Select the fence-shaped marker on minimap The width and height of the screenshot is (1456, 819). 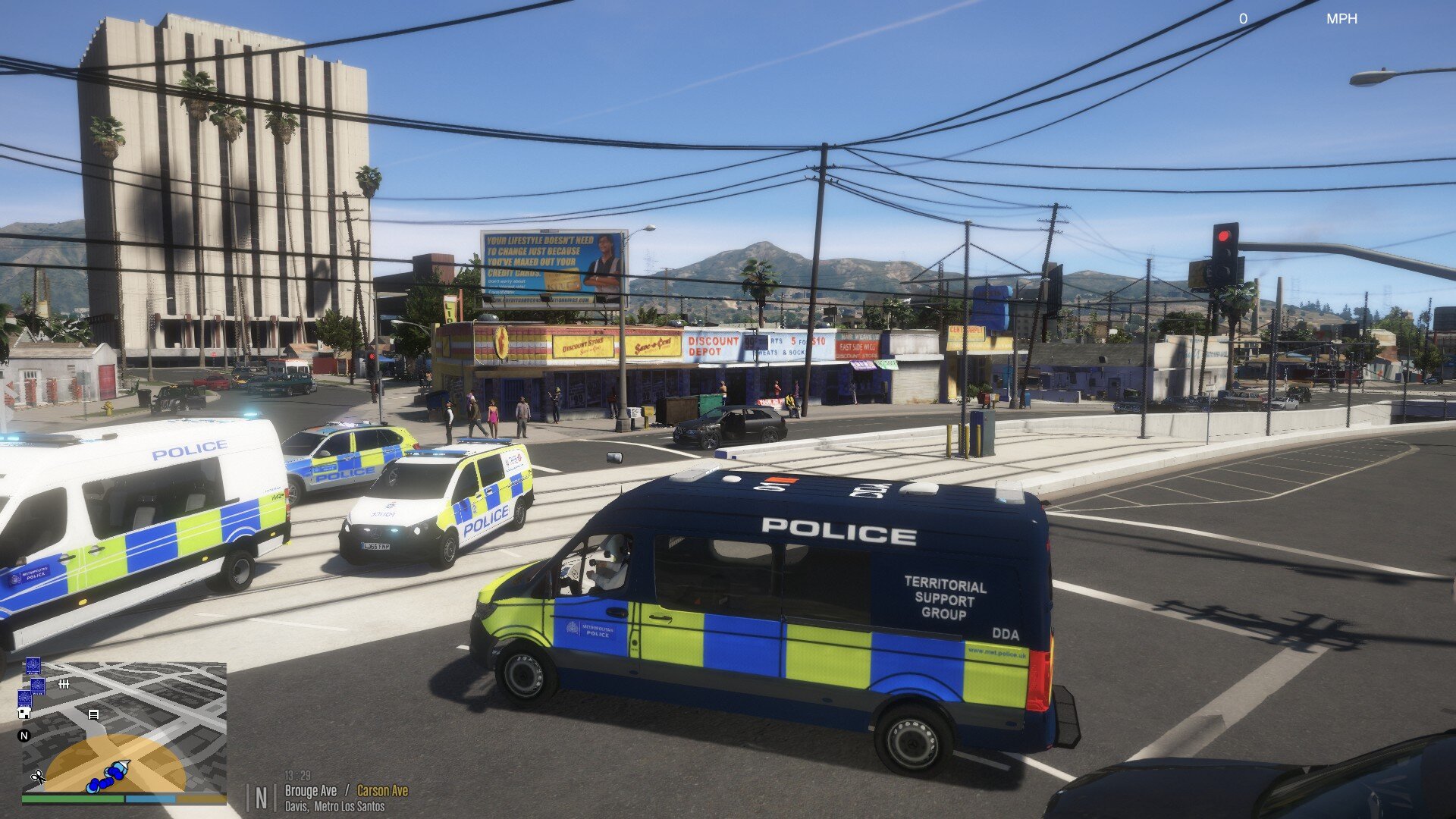tap(64, 684)
